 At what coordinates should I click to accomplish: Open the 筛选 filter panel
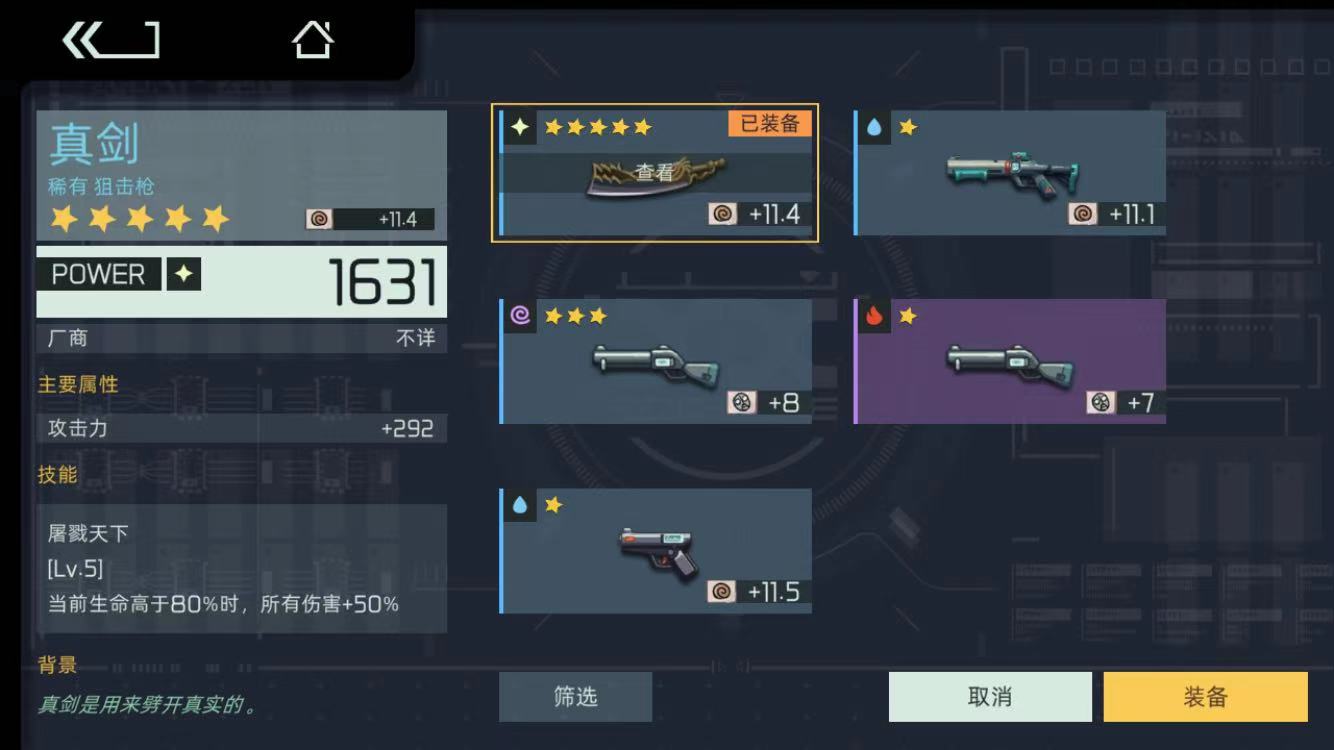pos(575,697)
